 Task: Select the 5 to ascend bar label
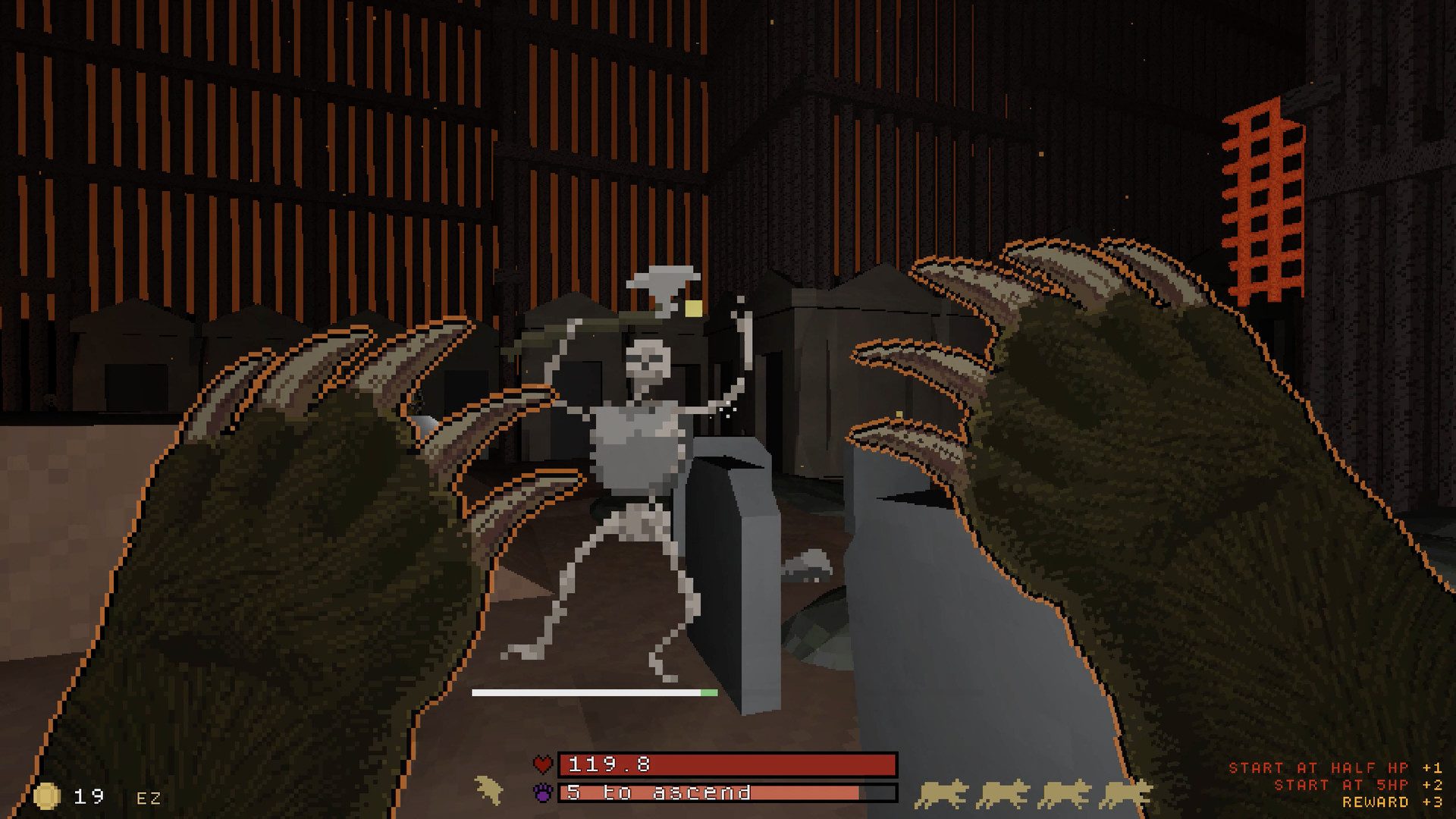coord(657,792)
